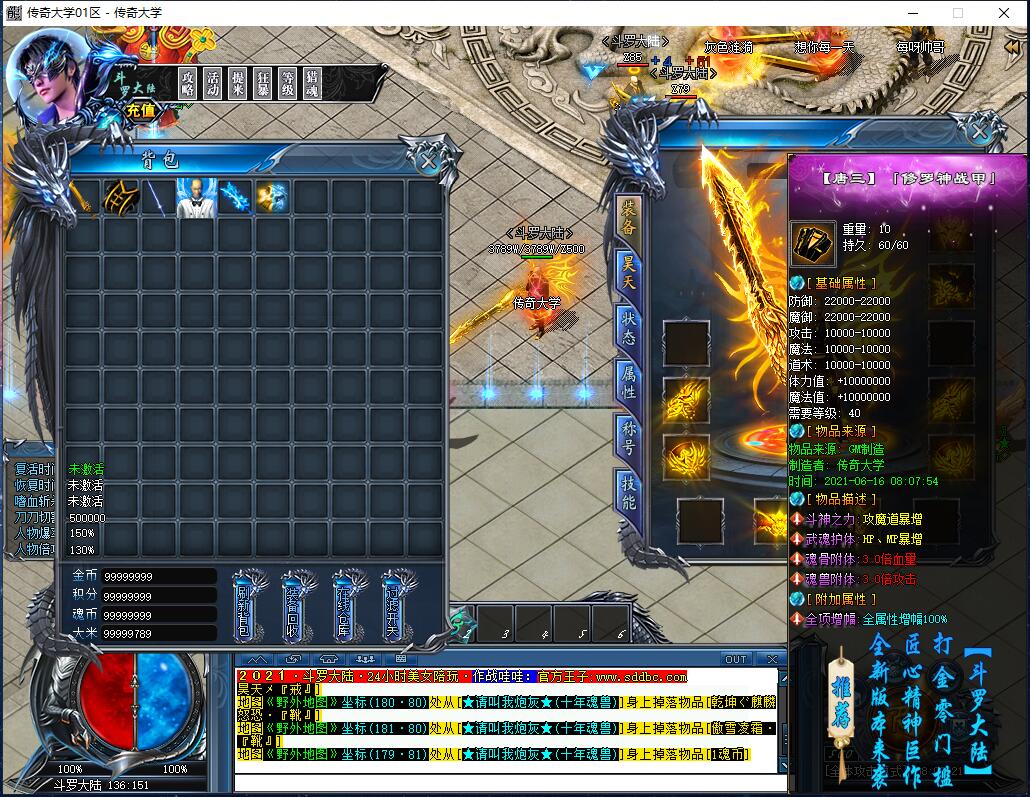Close the character equipment panel

[979, 131]
